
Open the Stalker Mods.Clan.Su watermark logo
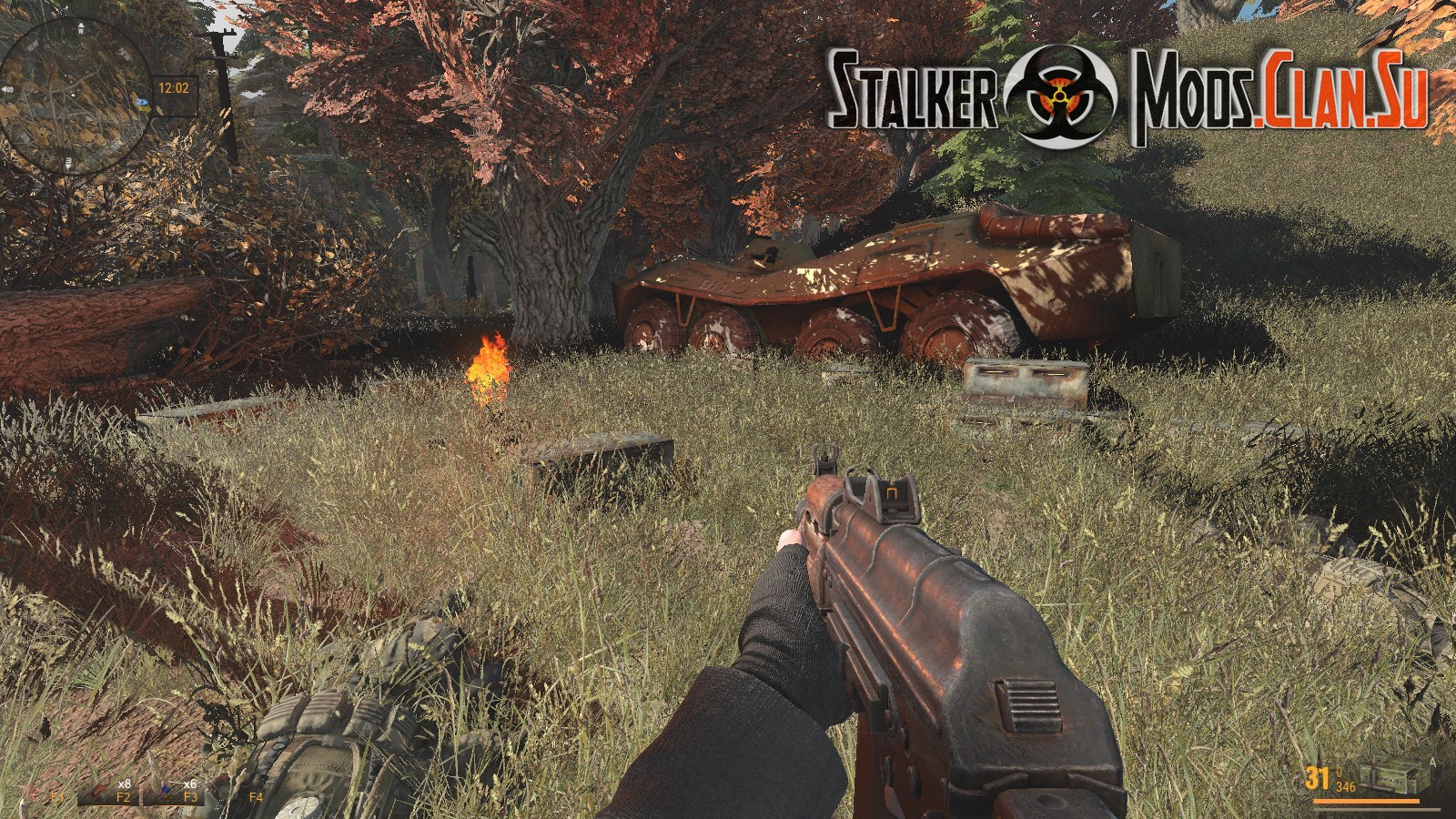(x=1127, y=94)
